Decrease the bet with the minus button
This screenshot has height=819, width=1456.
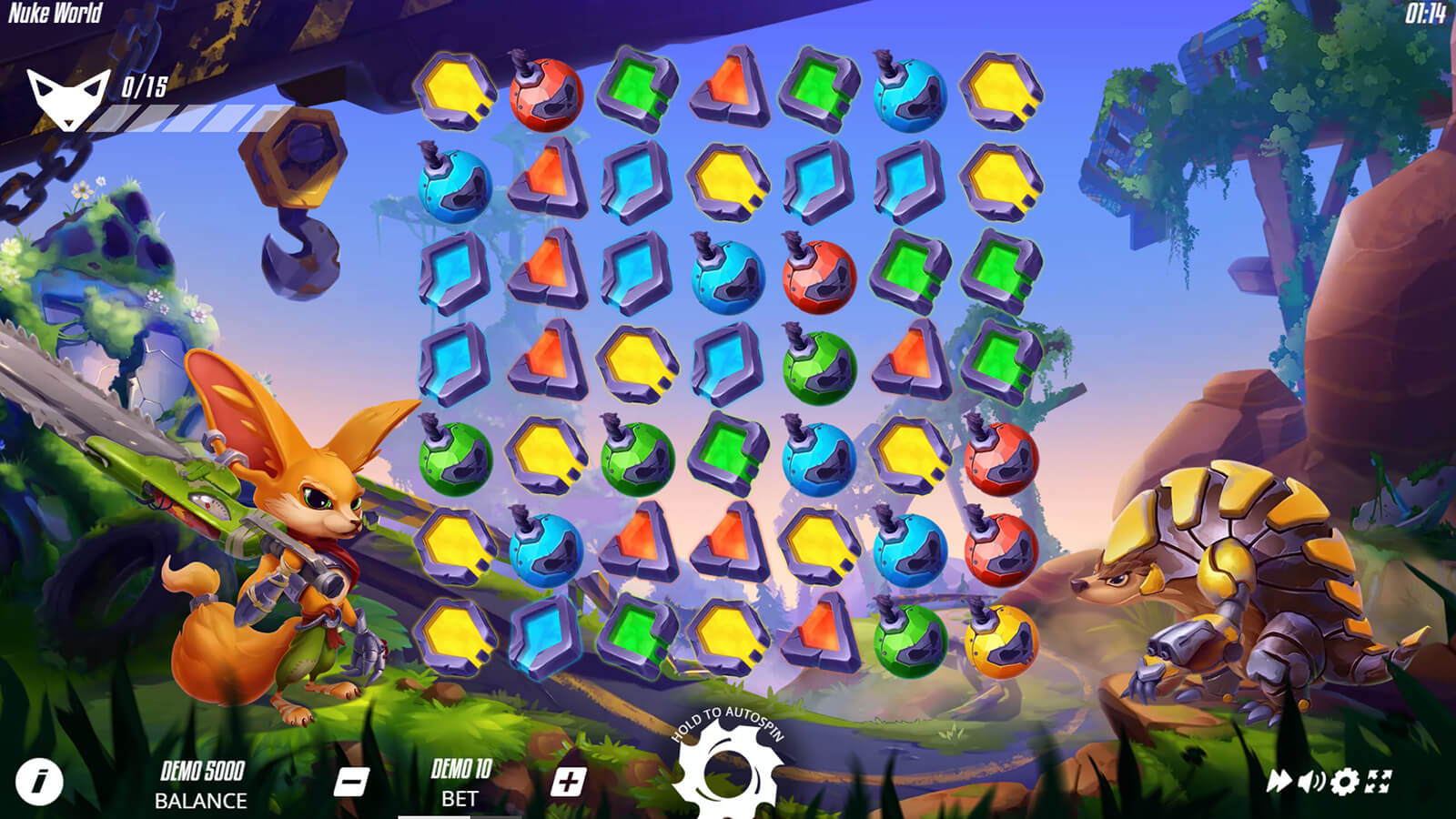351,782
